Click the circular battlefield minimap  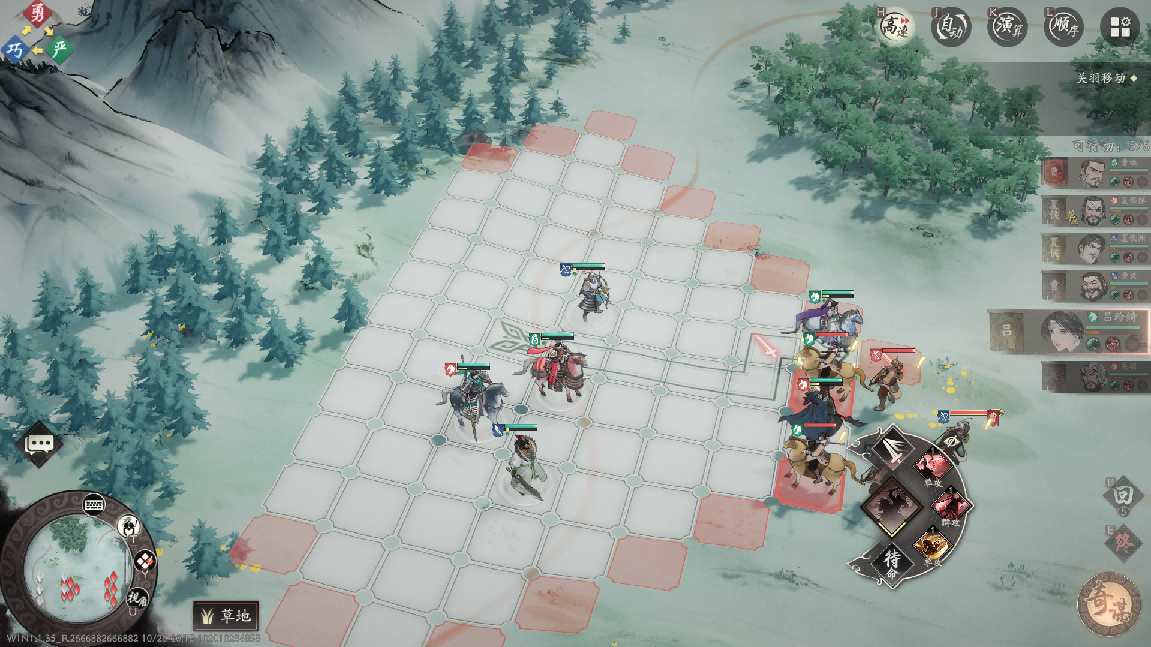[67, 560]
